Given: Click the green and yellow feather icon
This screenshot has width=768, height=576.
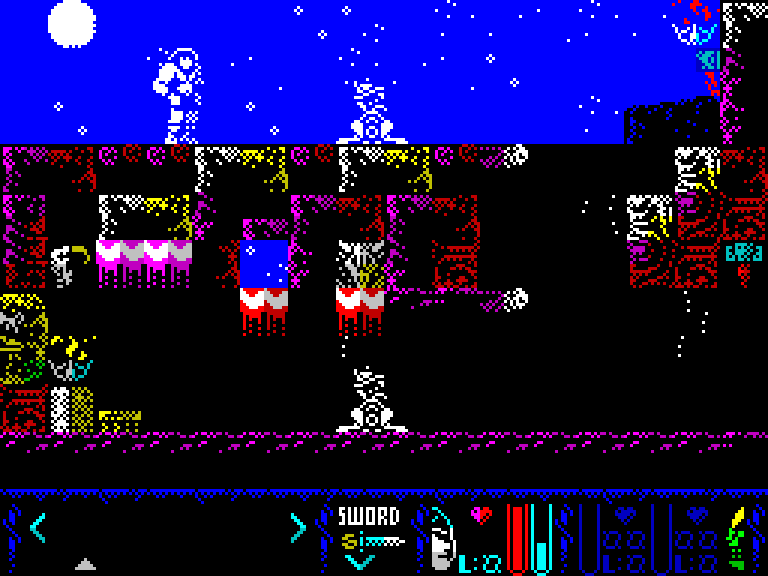Looking at the screenshot, I should tap(737, 538).
